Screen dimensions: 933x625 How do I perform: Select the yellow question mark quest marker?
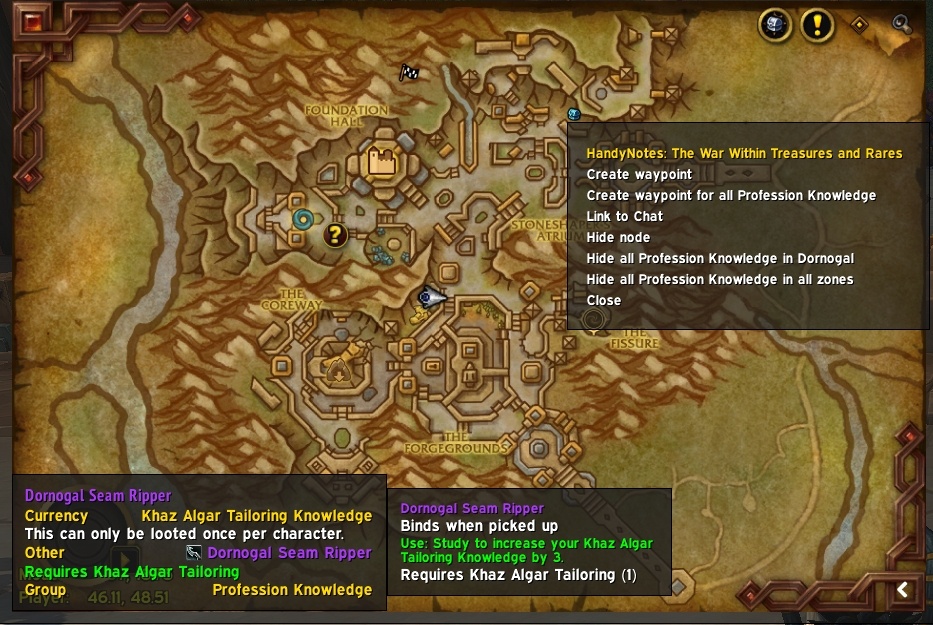336,235
